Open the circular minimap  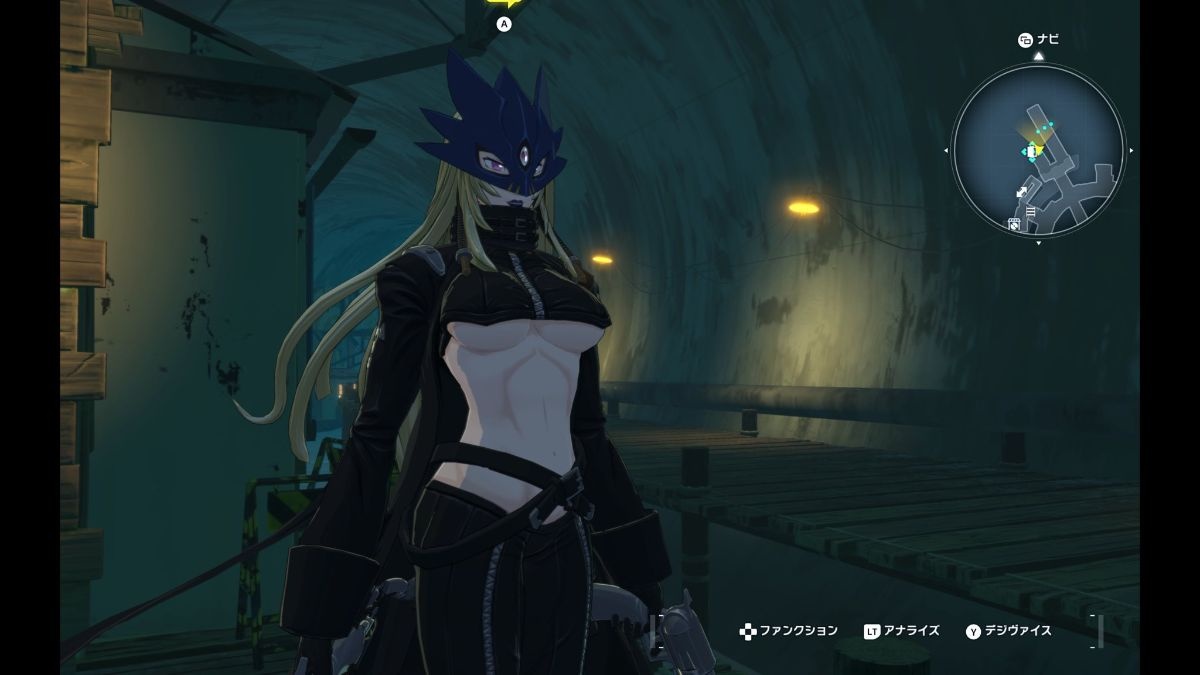point(1038,150)
